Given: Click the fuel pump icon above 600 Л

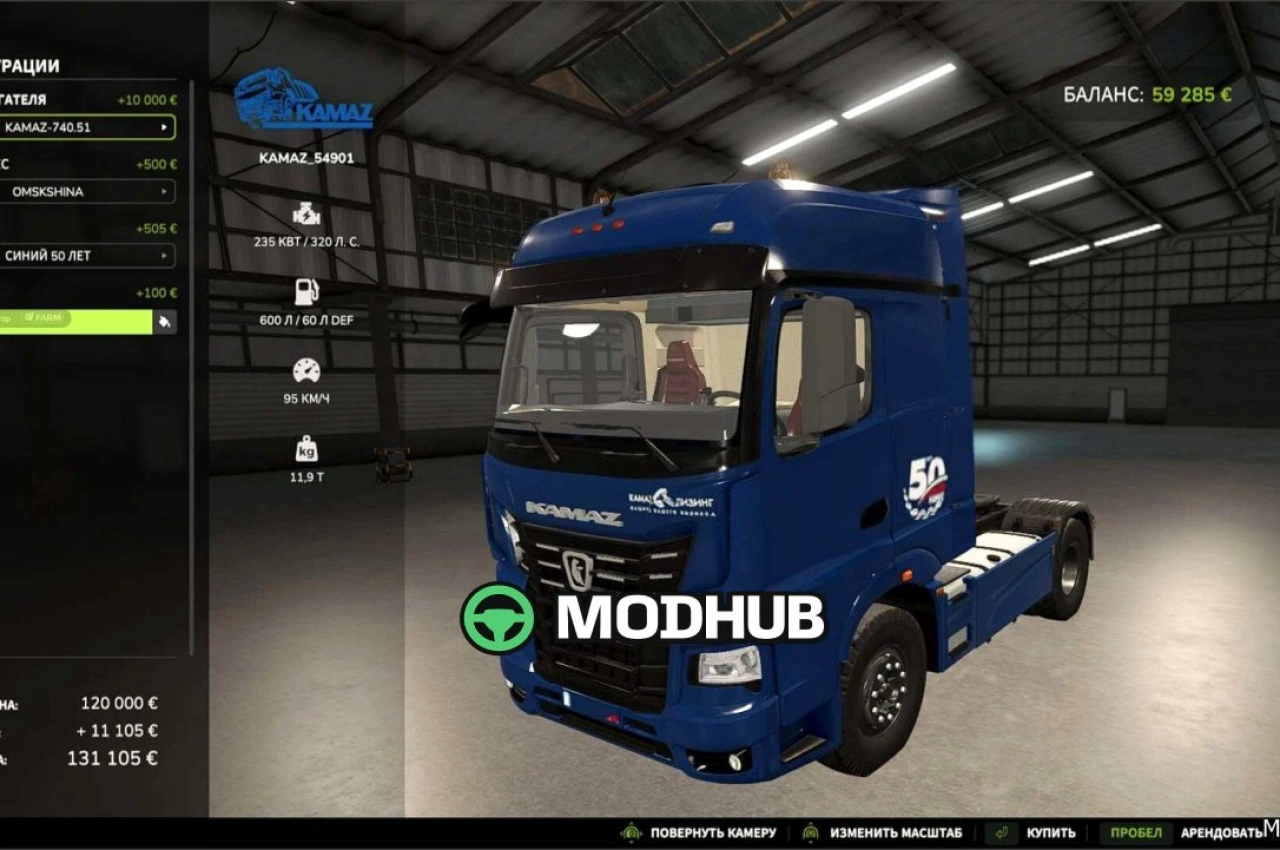Looking at the screenshot, I should [x=306, y=290].
